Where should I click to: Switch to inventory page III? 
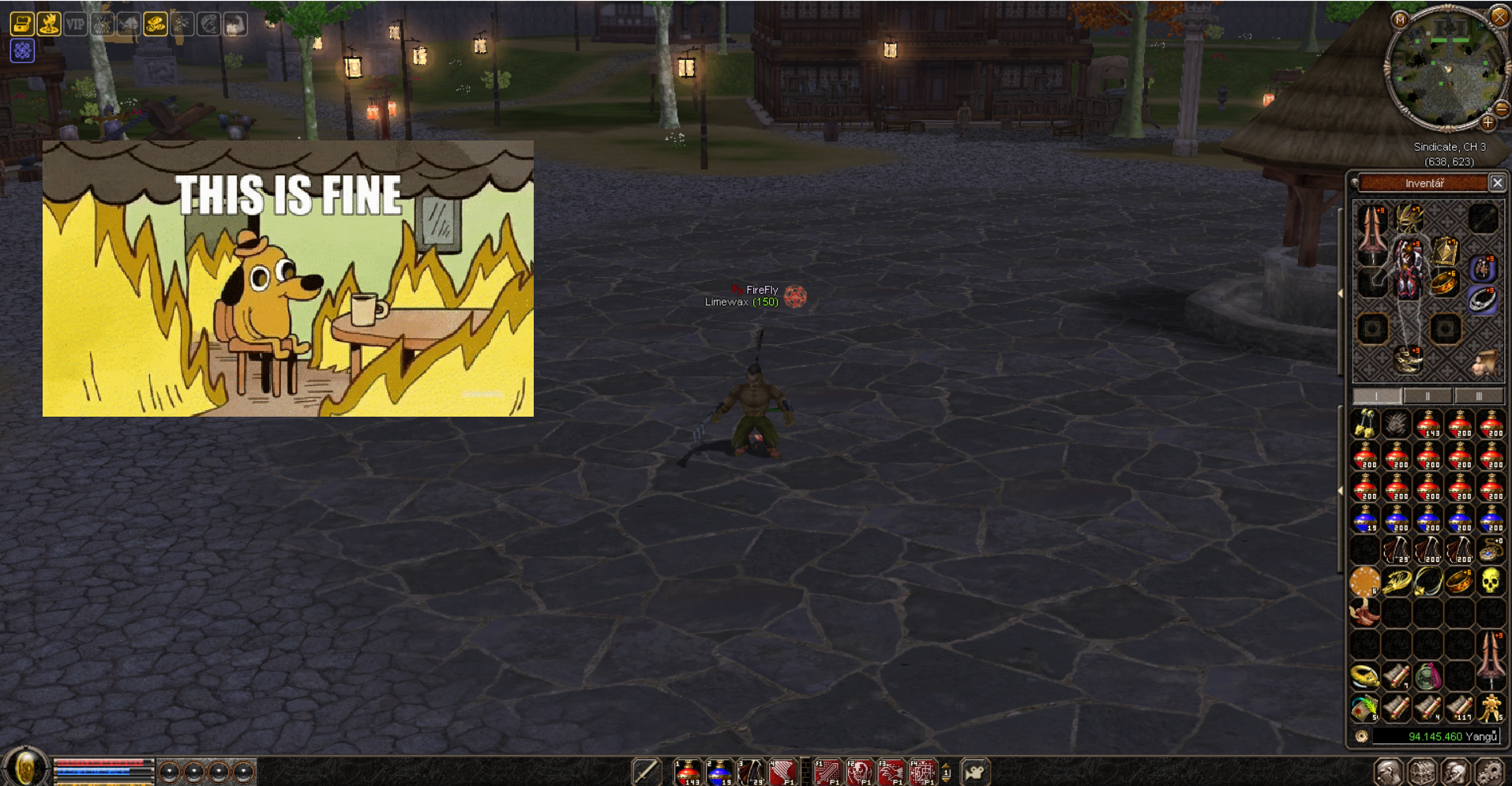[1478, 396]
